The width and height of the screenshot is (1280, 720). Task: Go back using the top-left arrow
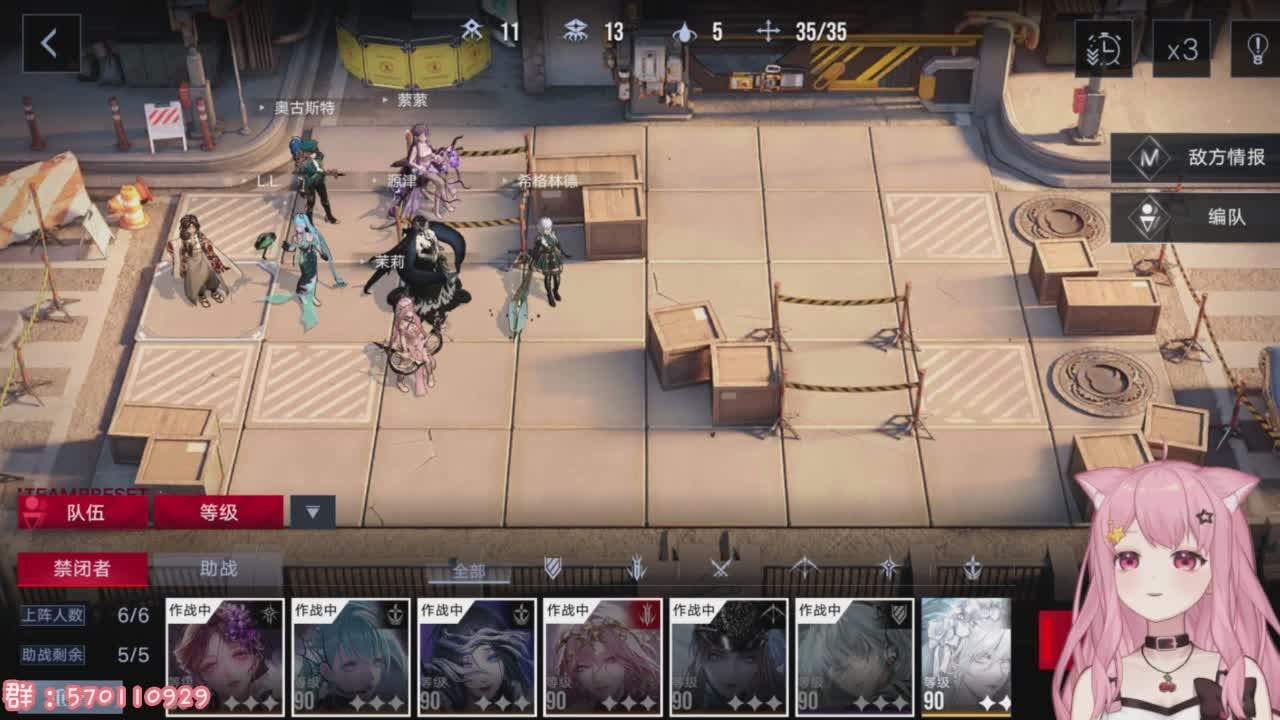(50, 44)
